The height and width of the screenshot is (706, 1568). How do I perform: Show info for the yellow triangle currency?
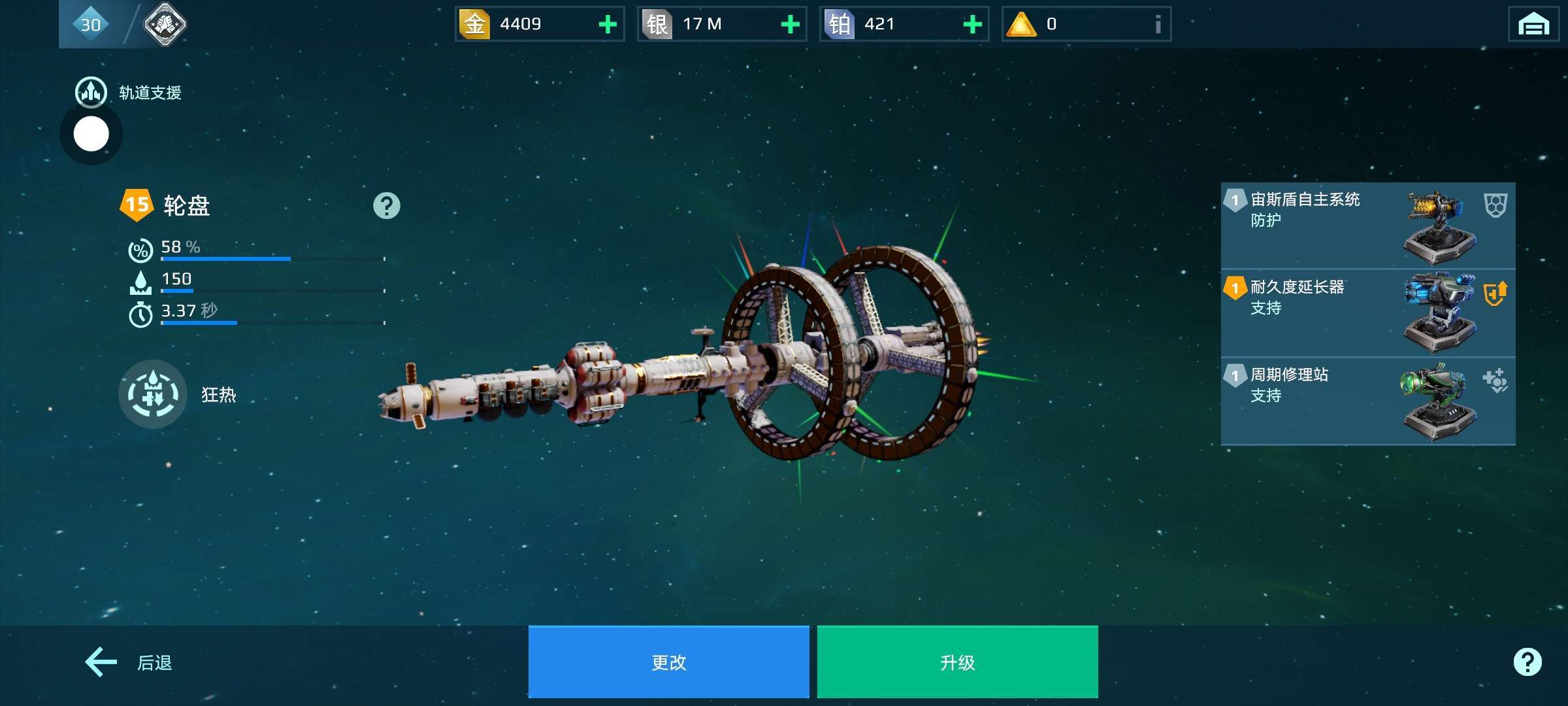click(x=1157, y=25)
